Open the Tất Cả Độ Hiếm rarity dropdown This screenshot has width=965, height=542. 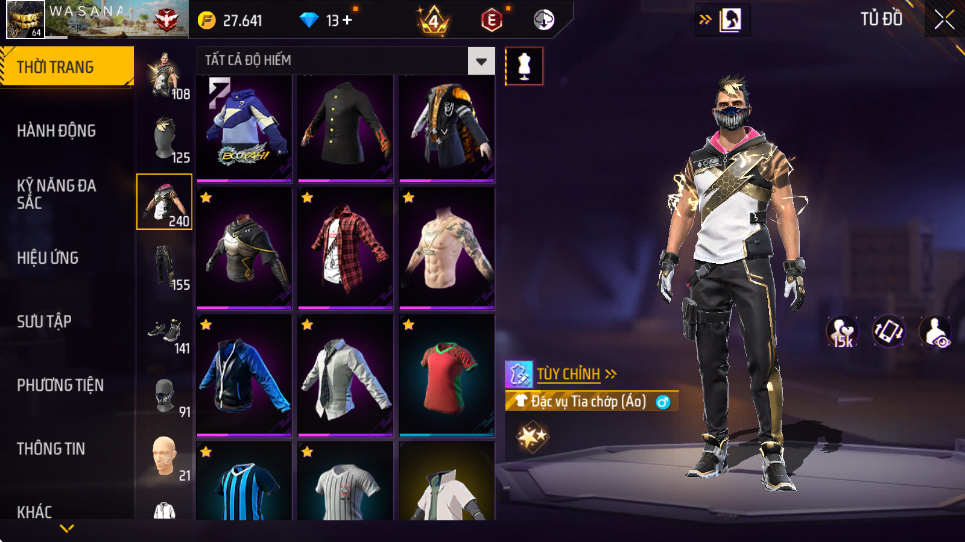pyautogui.click(x=482, y=61)
